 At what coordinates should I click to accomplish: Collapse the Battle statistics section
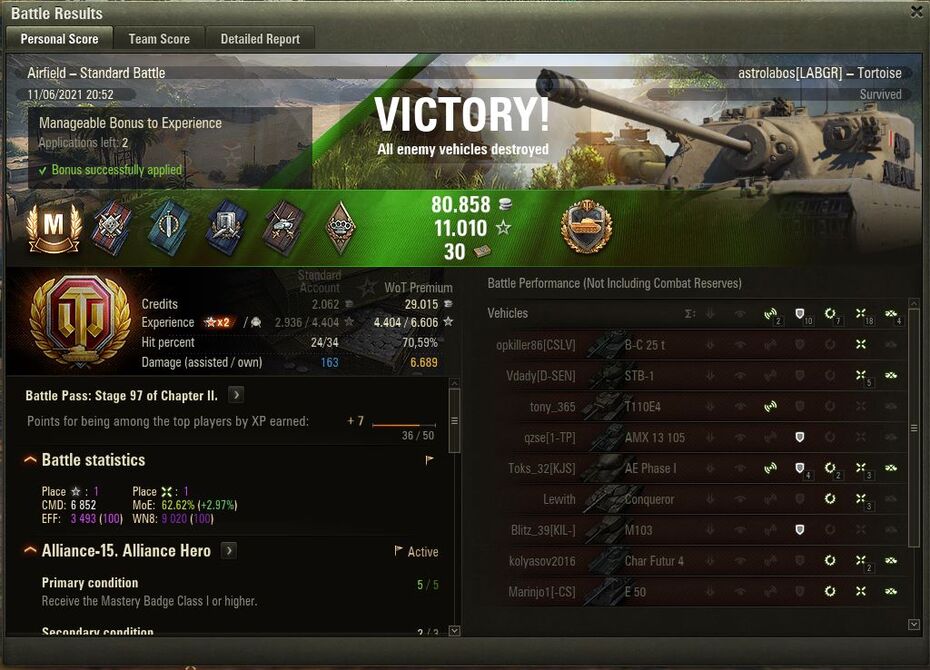pyautogui.click(x=30, y=460)
